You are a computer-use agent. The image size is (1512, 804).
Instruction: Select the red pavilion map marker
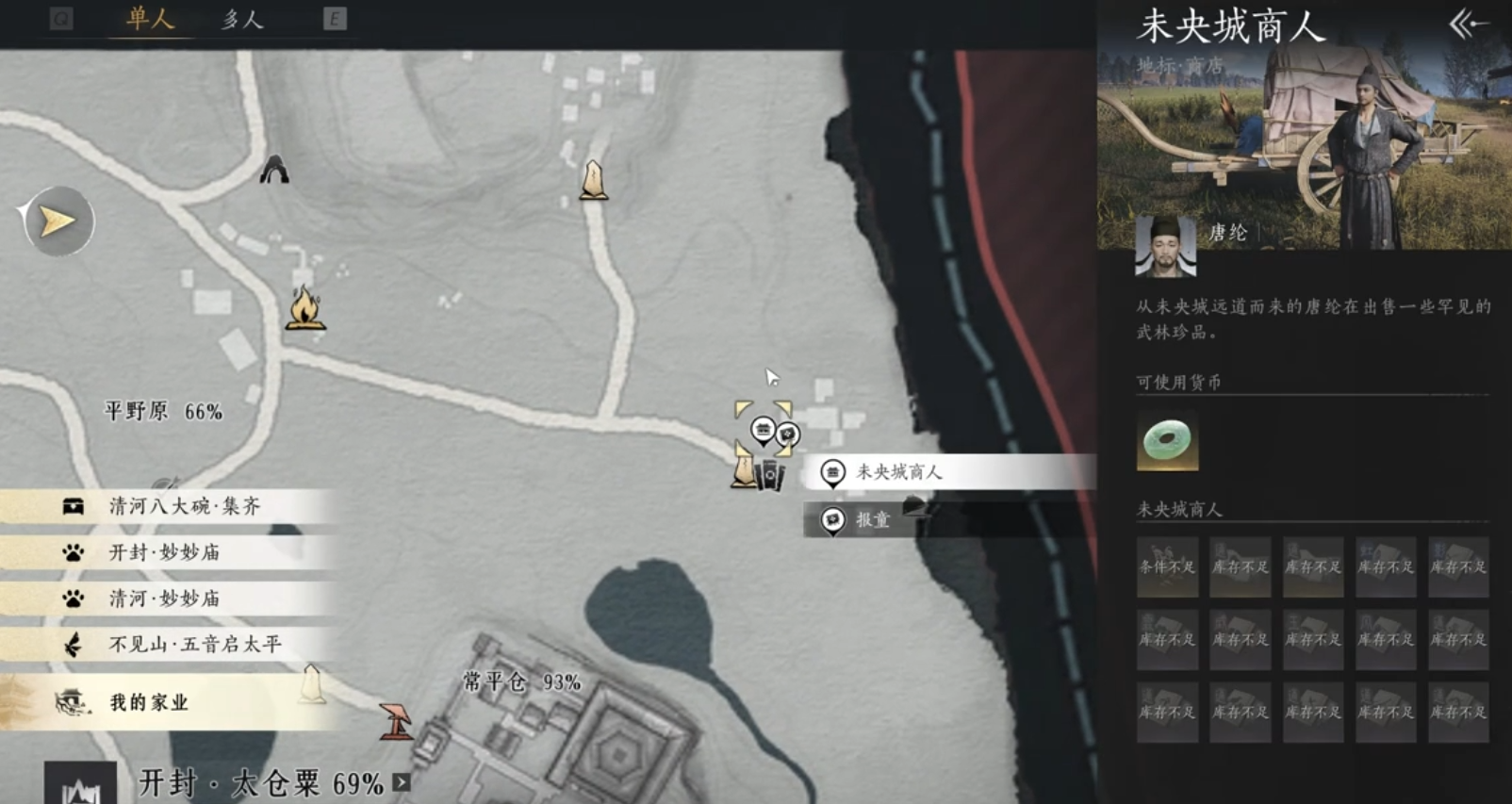(396, 721)
